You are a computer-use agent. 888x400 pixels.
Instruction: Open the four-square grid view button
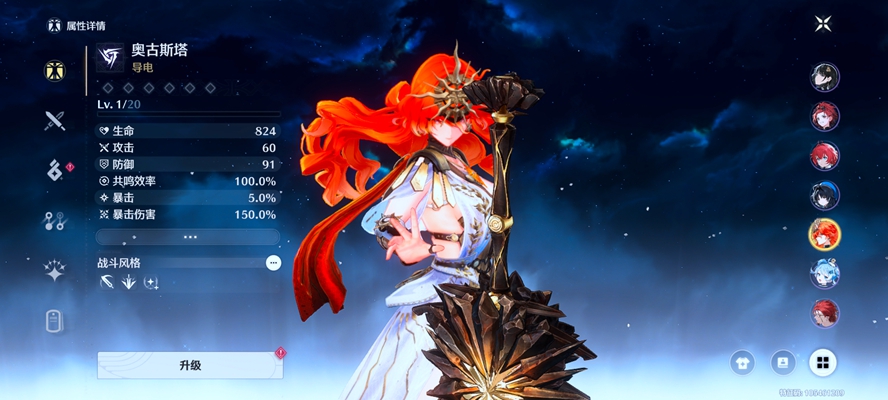coord(823,362)
